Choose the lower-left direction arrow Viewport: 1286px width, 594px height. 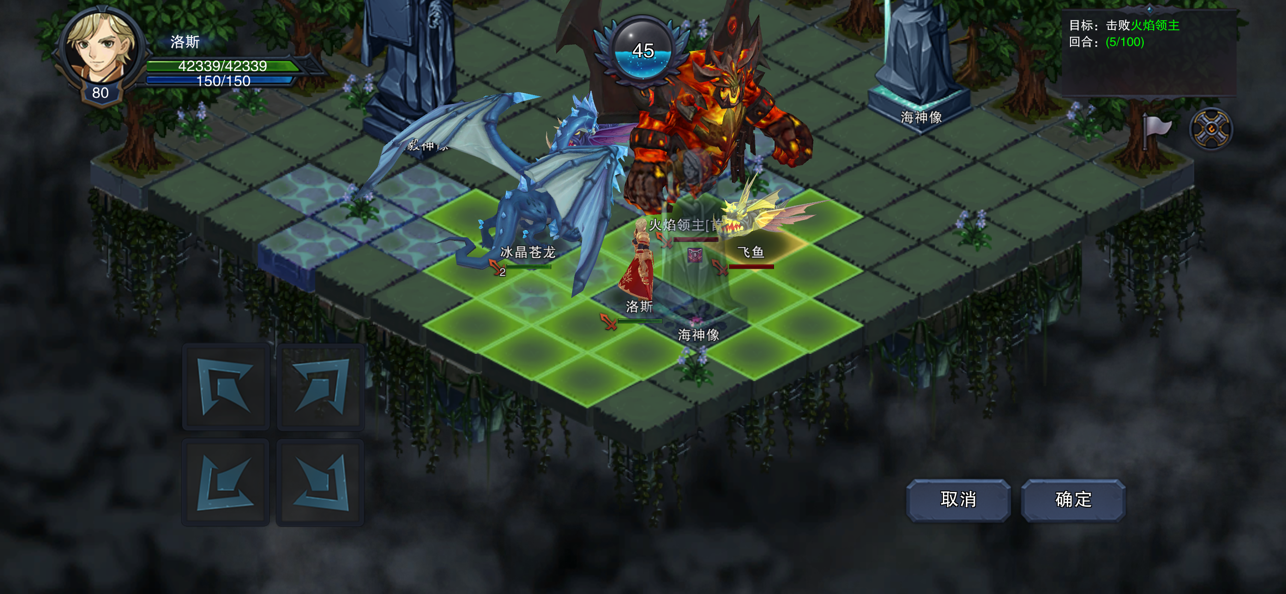226,481
